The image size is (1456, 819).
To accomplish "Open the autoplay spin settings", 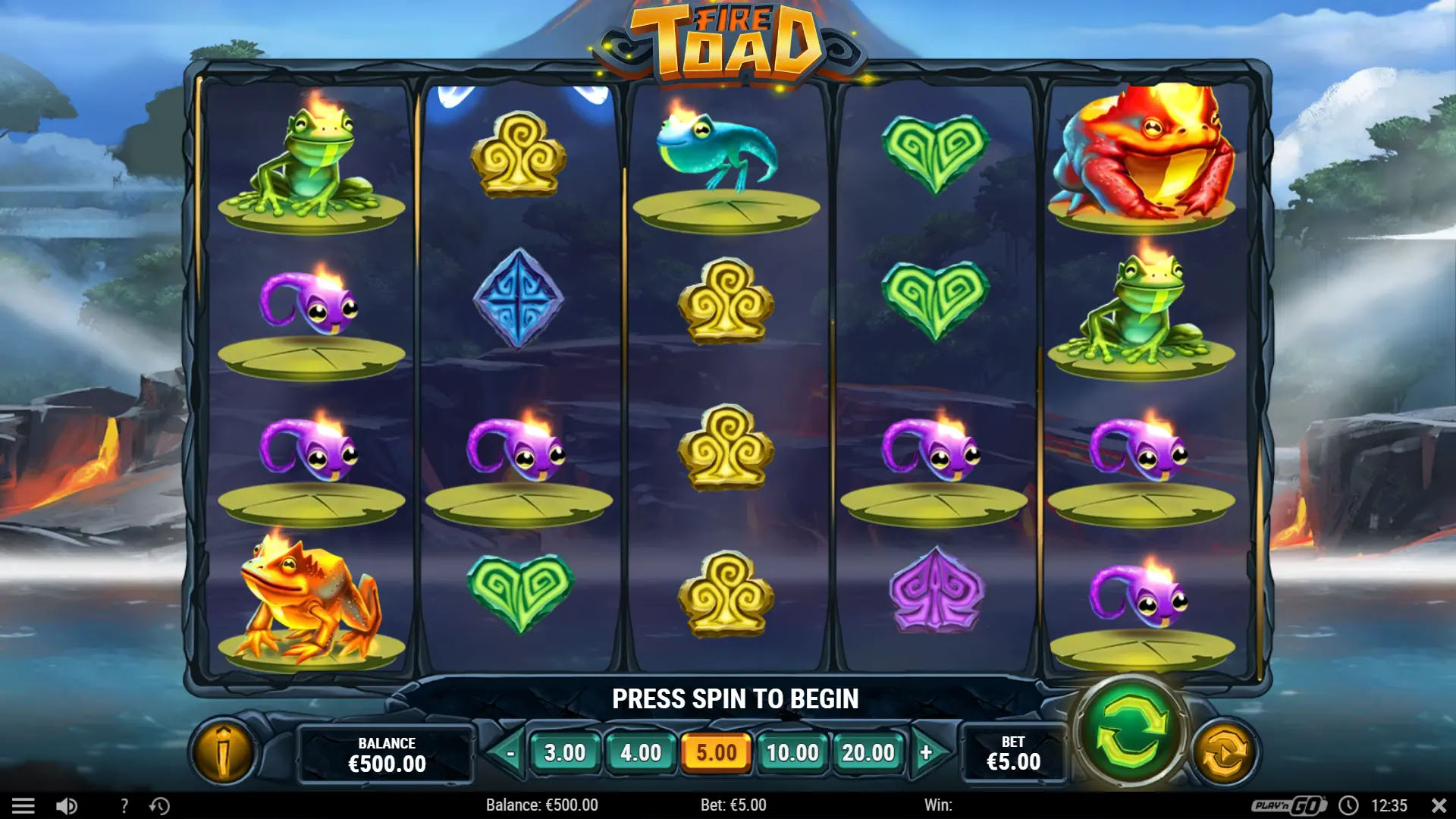I will tap(1223, 753).
